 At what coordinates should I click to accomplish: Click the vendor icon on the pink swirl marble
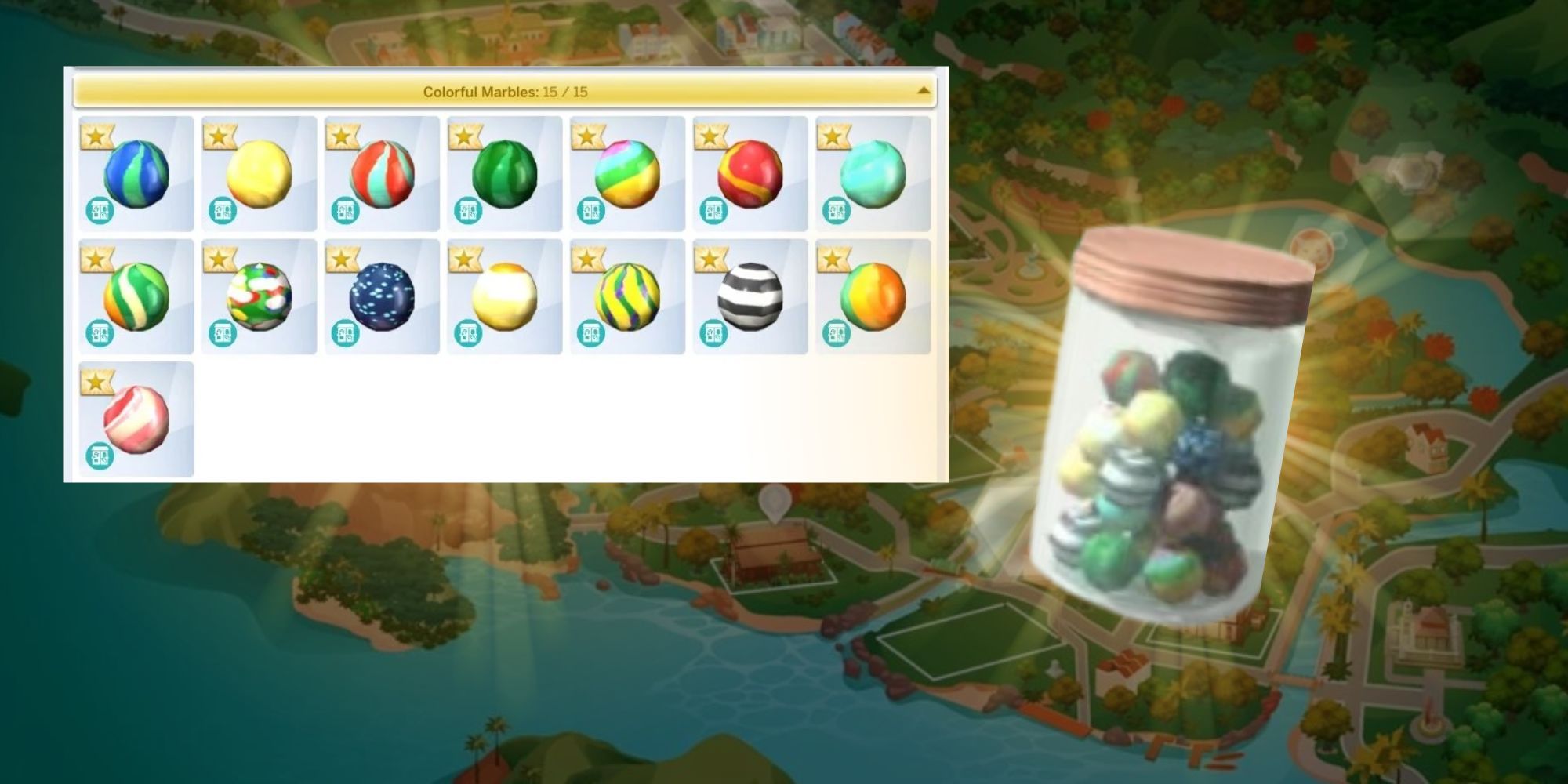pos(100,455)
